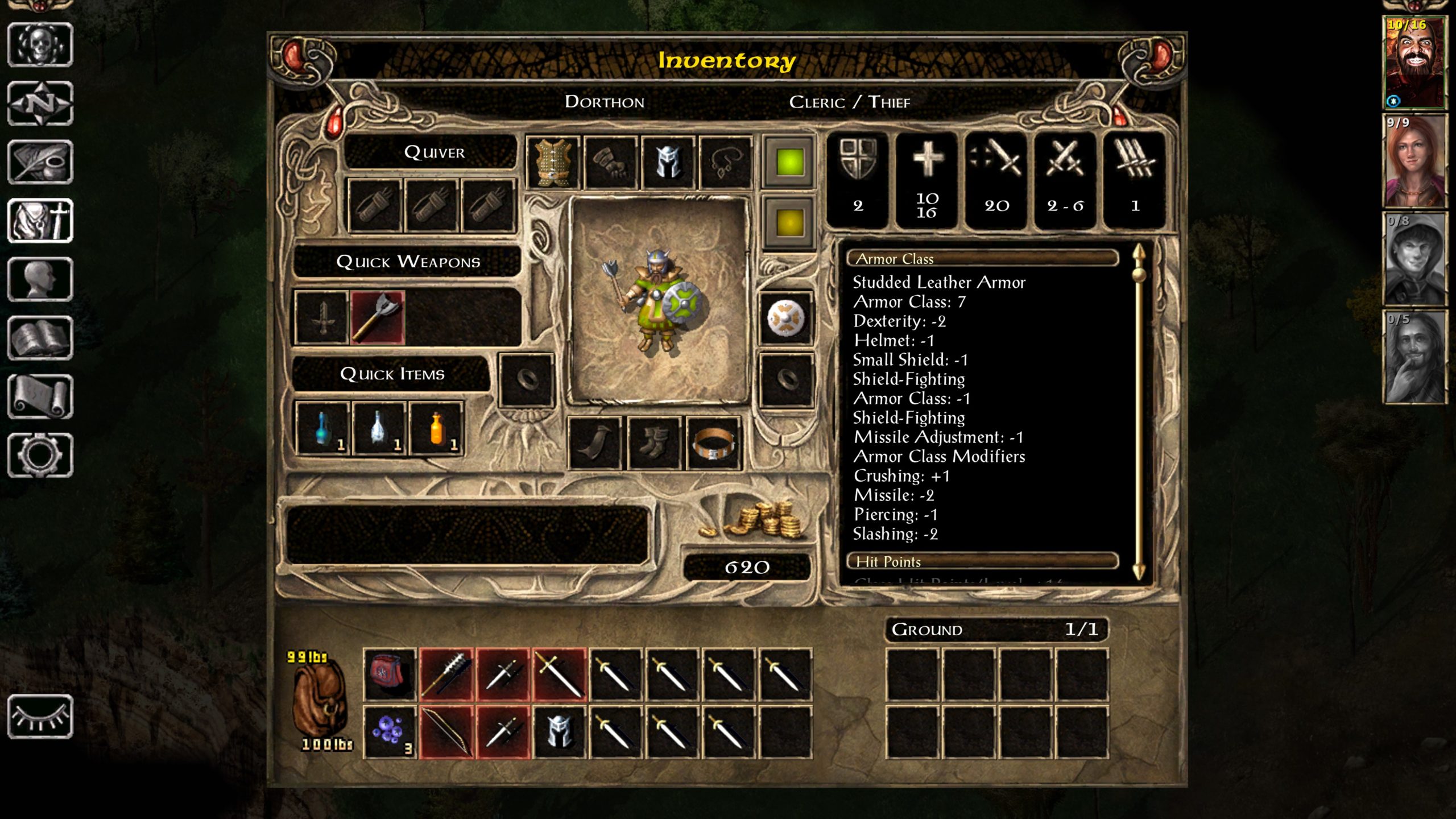Toggle the interface with the closed-eye button

40,717
